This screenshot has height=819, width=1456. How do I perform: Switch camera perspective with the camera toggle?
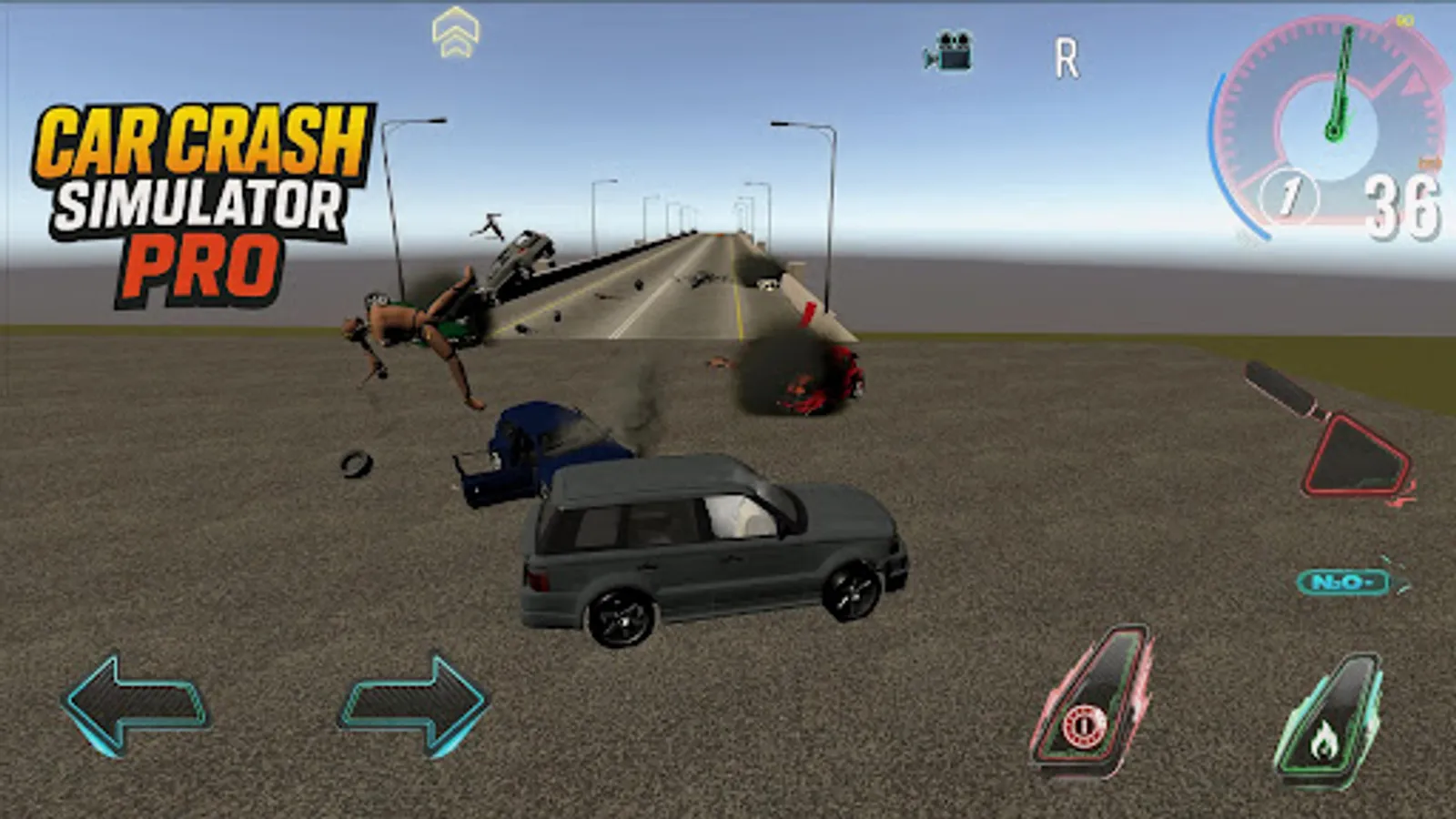tap(951, 50)
